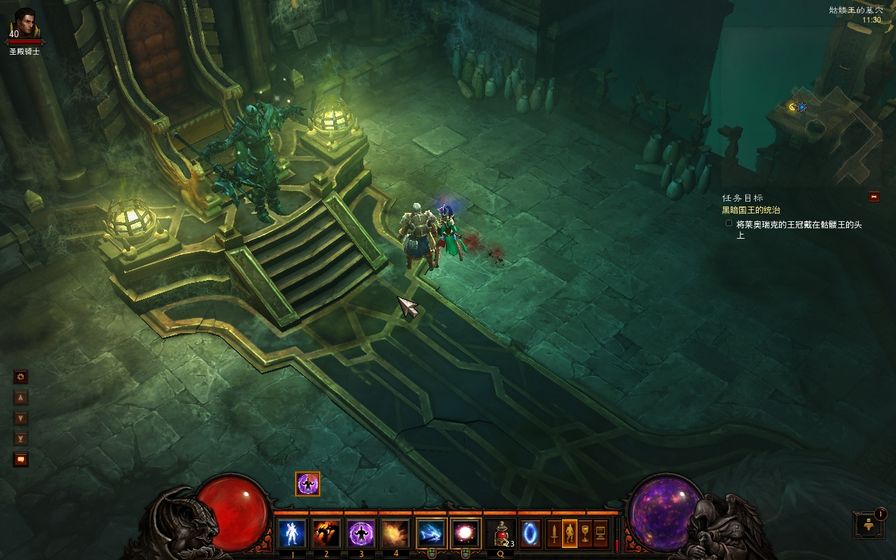This screenshot has width=896, height=560.
Task: Use the fiery charge skill in slot 2
Action: pos(327,532)
